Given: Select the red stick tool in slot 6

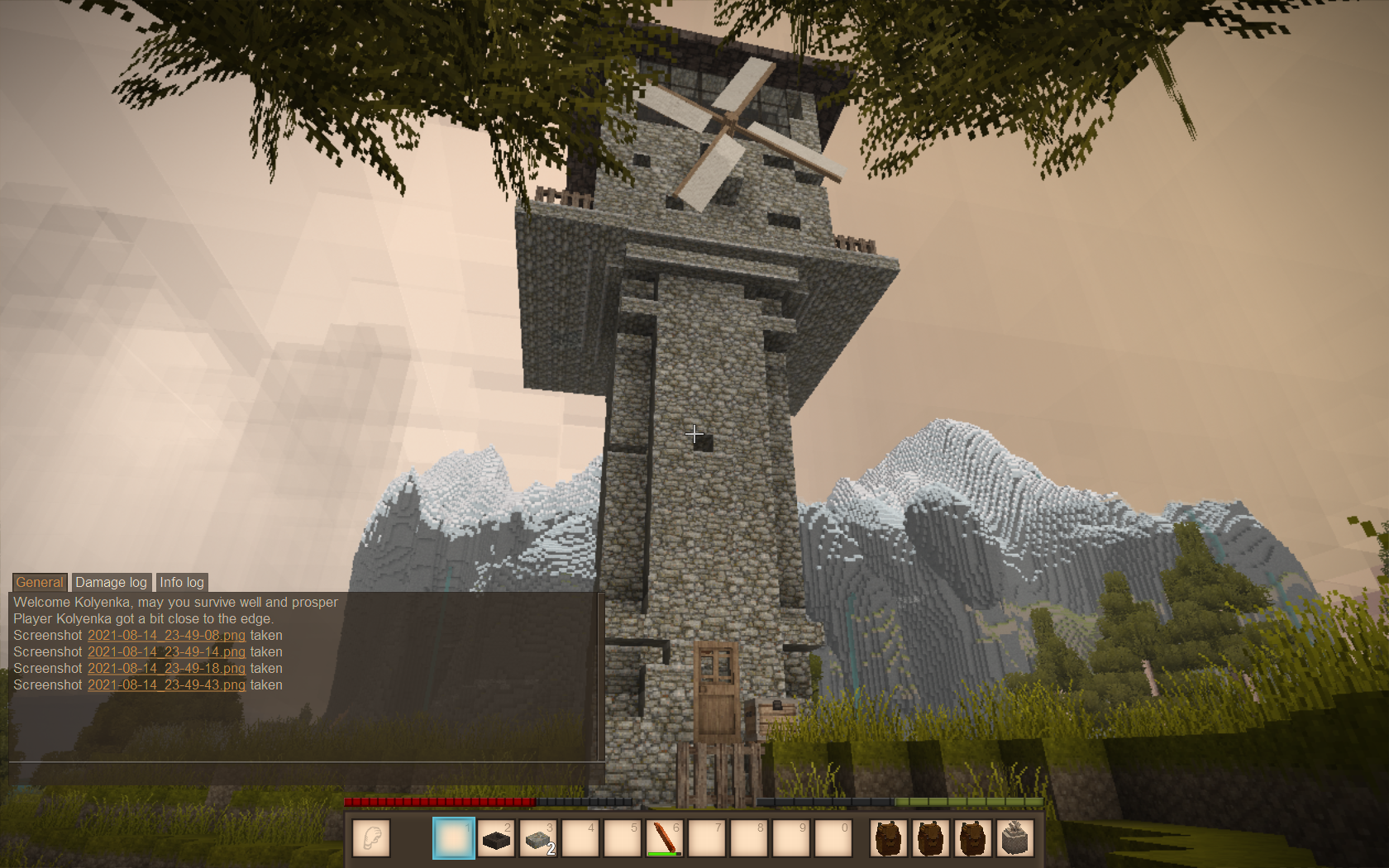Looking at the screenshot, I should pyautogui.click(x=665, y=838).
